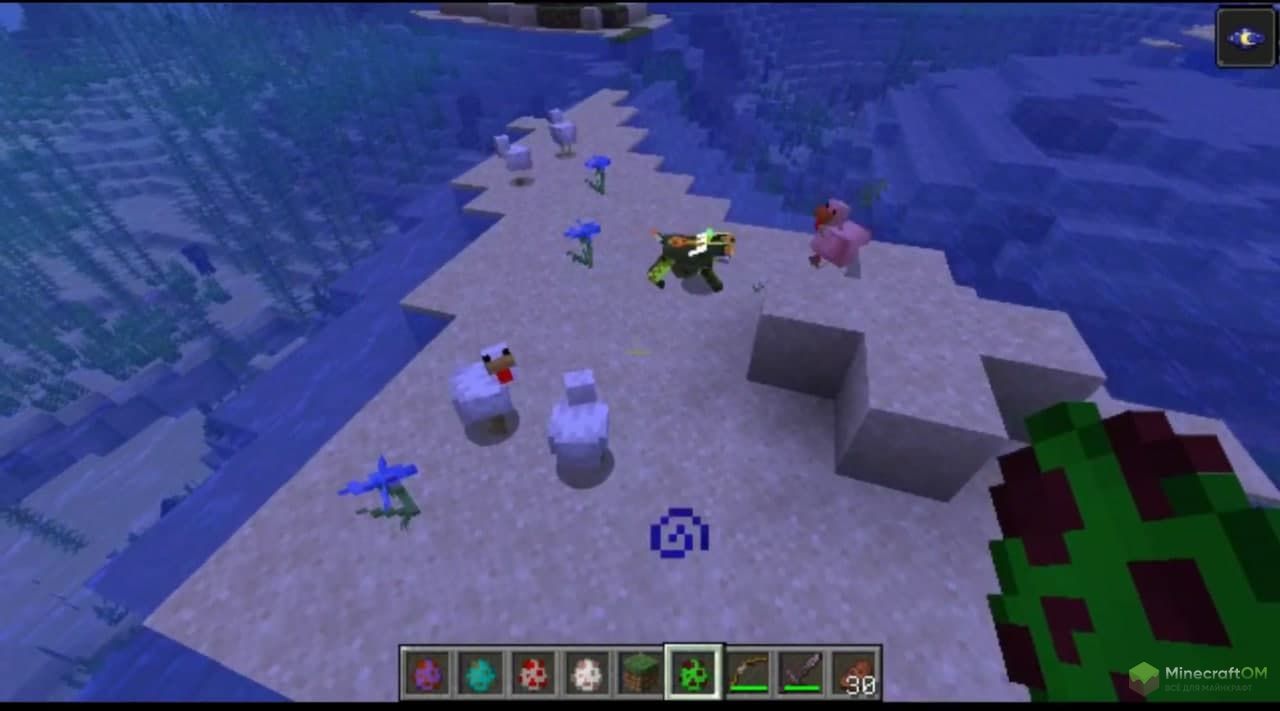Click the highlighted green spawn egg slot
The image size is (1280, 711).
694,673
